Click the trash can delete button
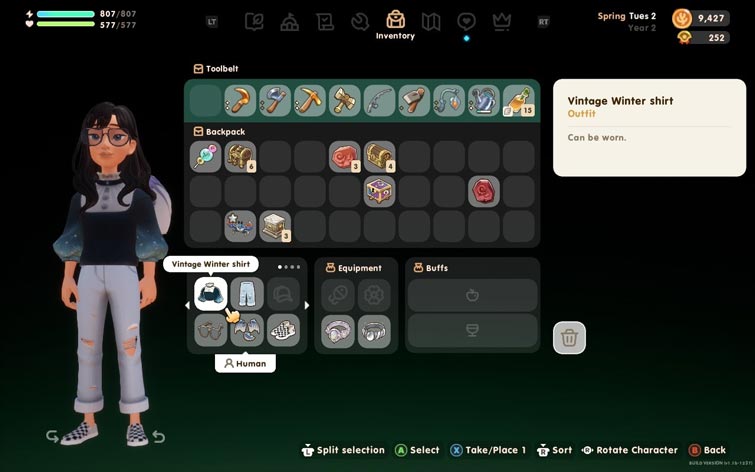Screen dimensions: 755x472 [x=569, y=338]
